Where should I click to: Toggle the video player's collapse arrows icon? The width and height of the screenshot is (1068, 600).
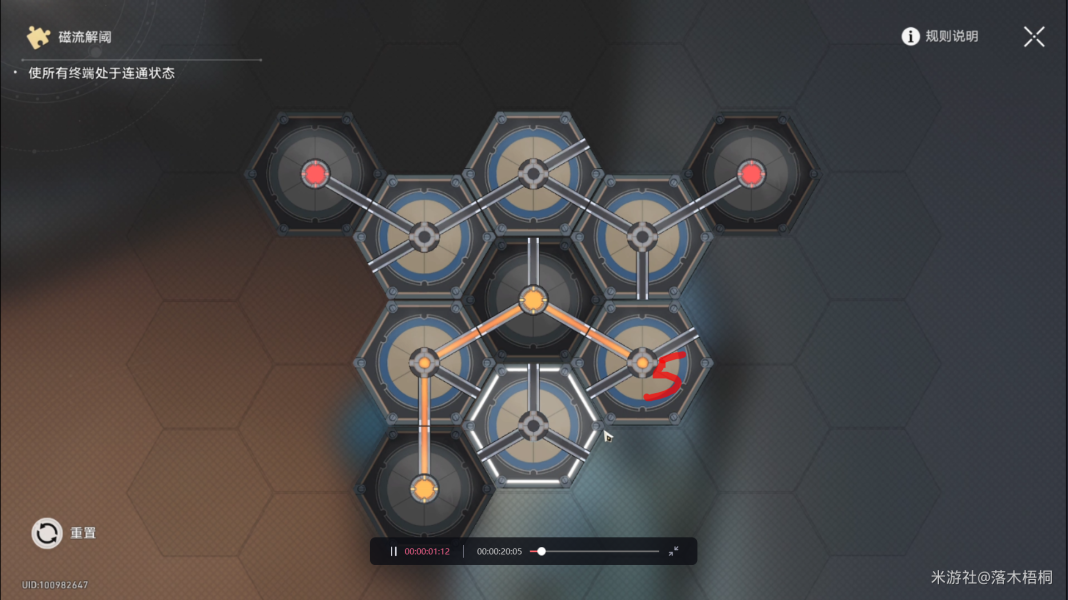click(673, 551)
